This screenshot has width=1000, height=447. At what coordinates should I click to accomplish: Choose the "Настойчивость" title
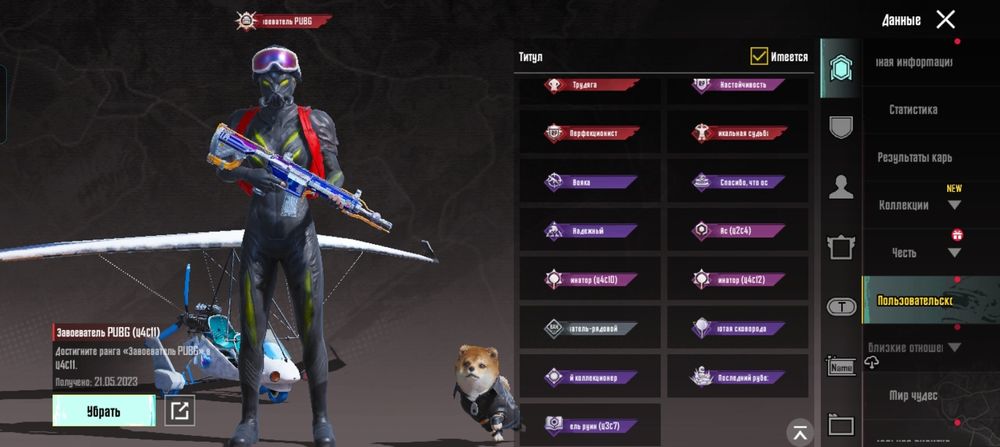point(738,85)
